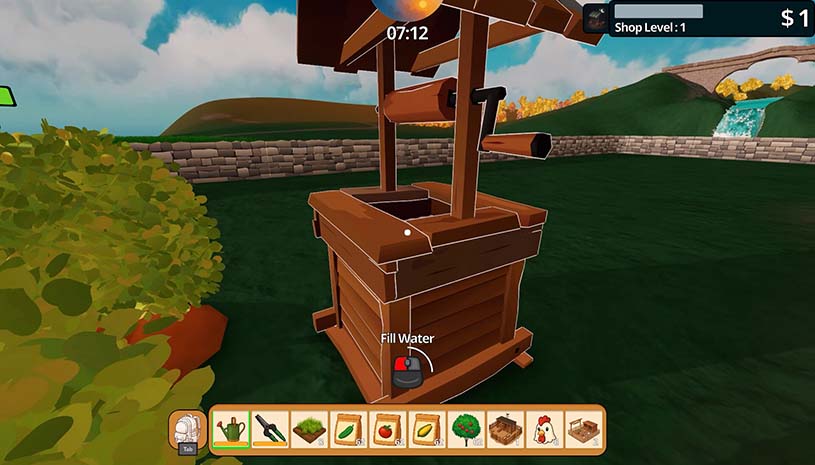This screenshot has height=465, width=815.
Task: Select the apple tree slot
Action: click(466, 430)
